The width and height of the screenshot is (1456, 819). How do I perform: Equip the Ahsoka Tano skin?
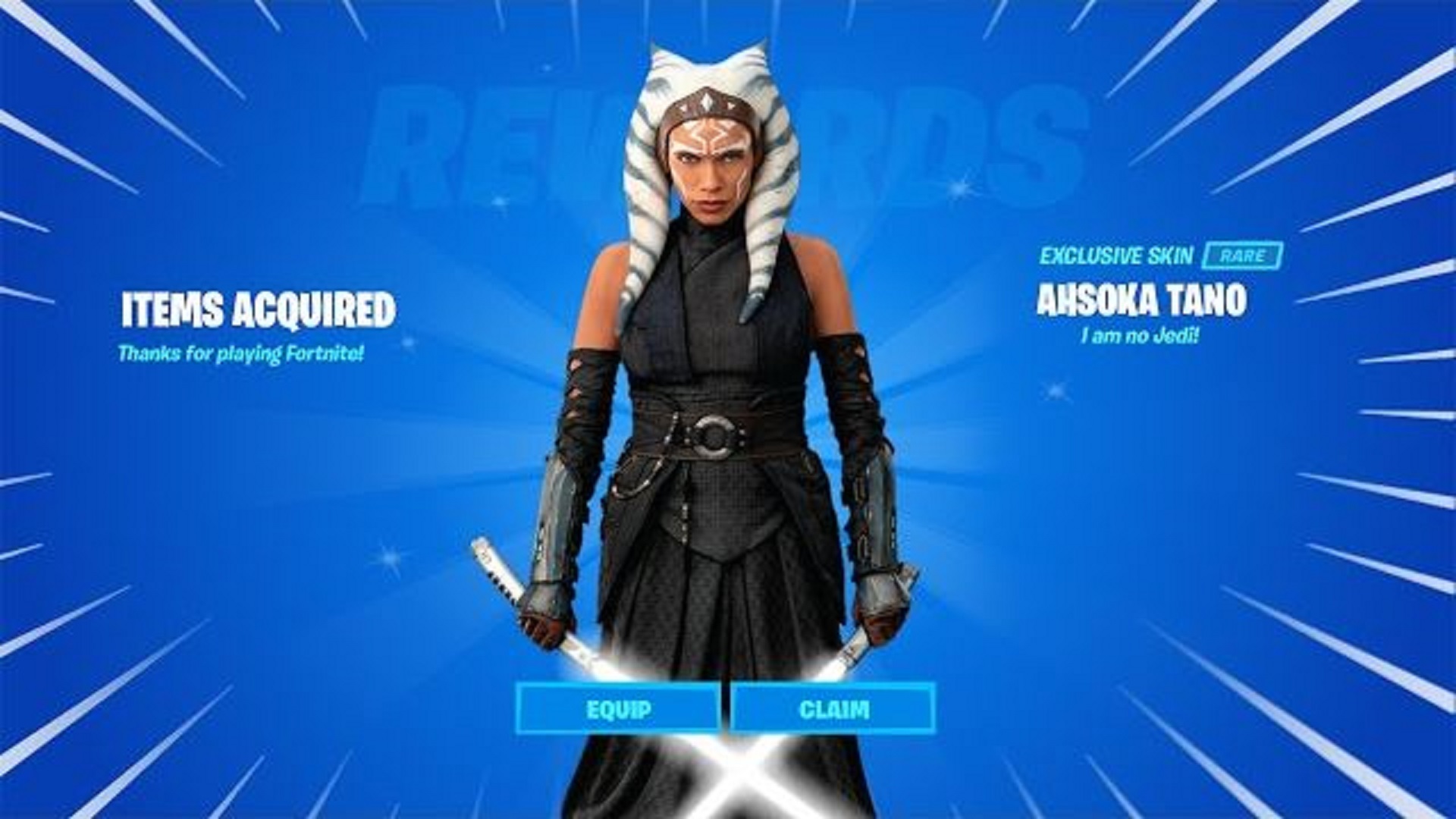(618, 710)
